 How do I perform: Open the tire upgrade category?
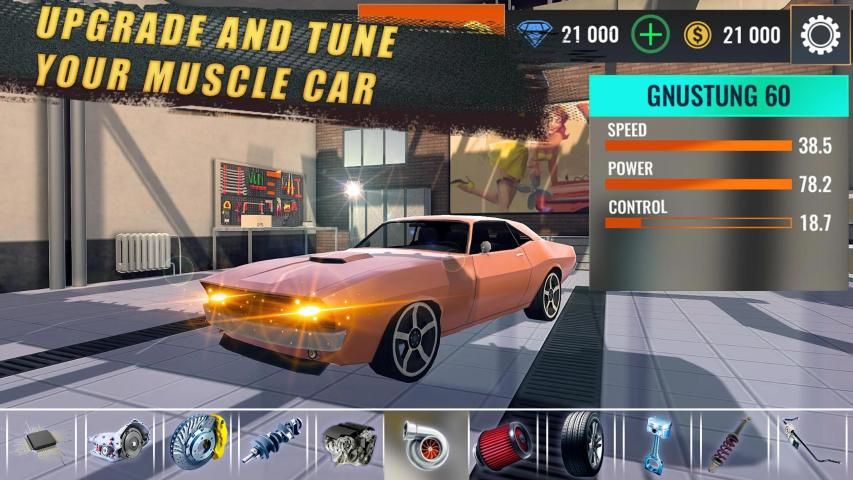[581, 443]
